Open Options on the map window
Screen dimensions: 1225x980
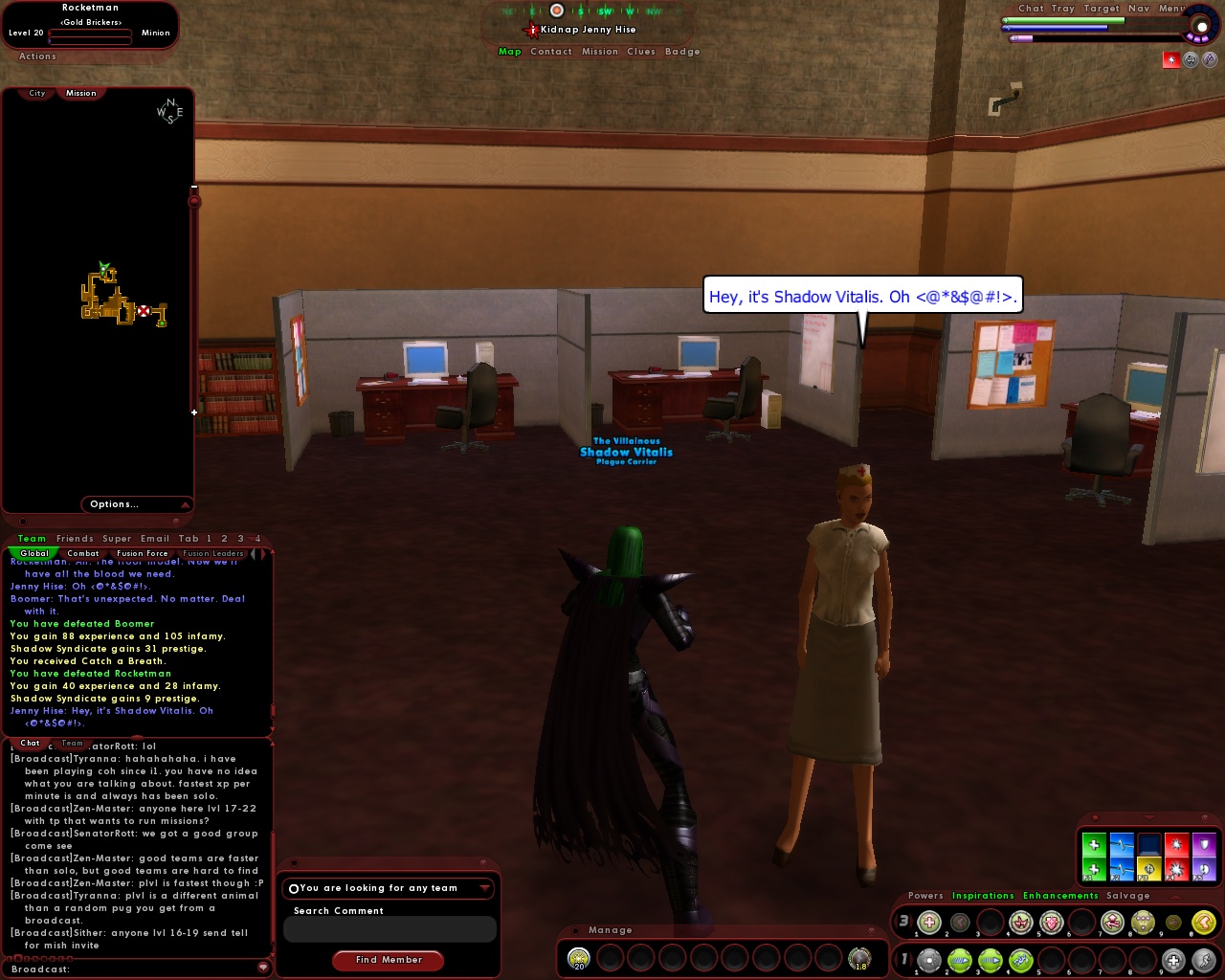(x=113, y=503)
